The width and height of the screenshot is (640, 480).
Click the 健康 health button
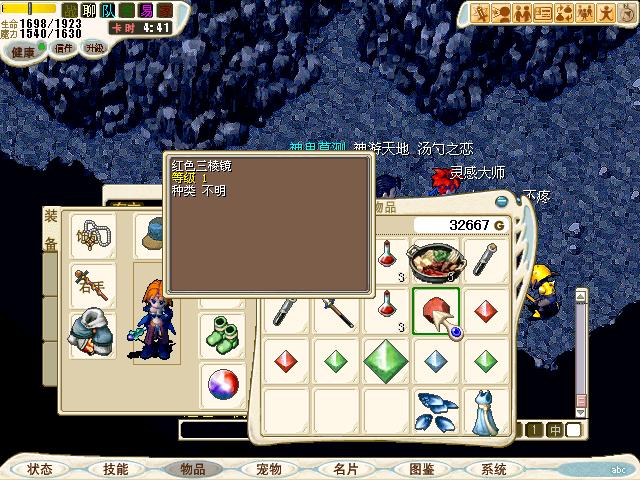coord(22,50)
